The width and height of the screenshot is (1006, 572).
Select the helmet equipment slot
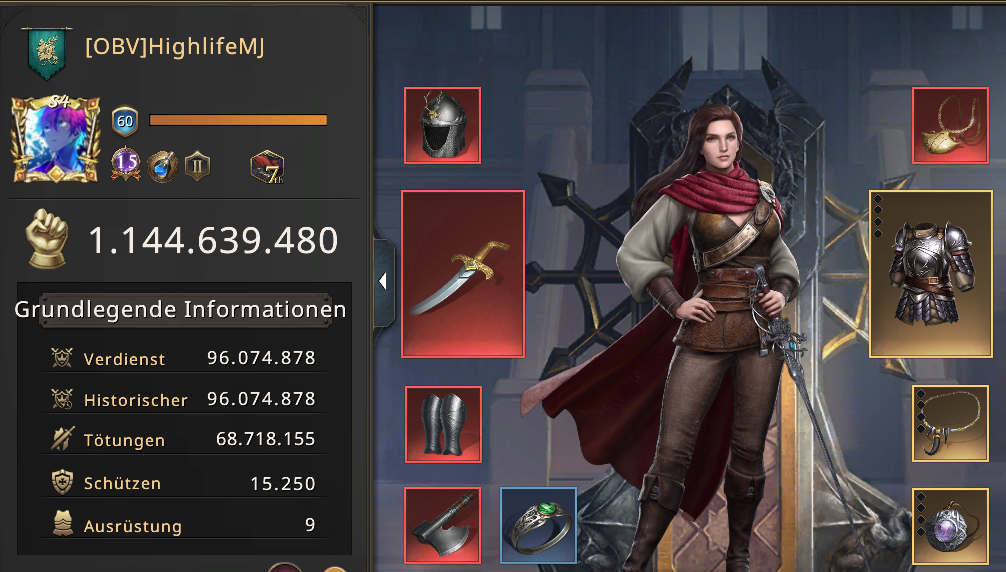click(x=442, y=126)
